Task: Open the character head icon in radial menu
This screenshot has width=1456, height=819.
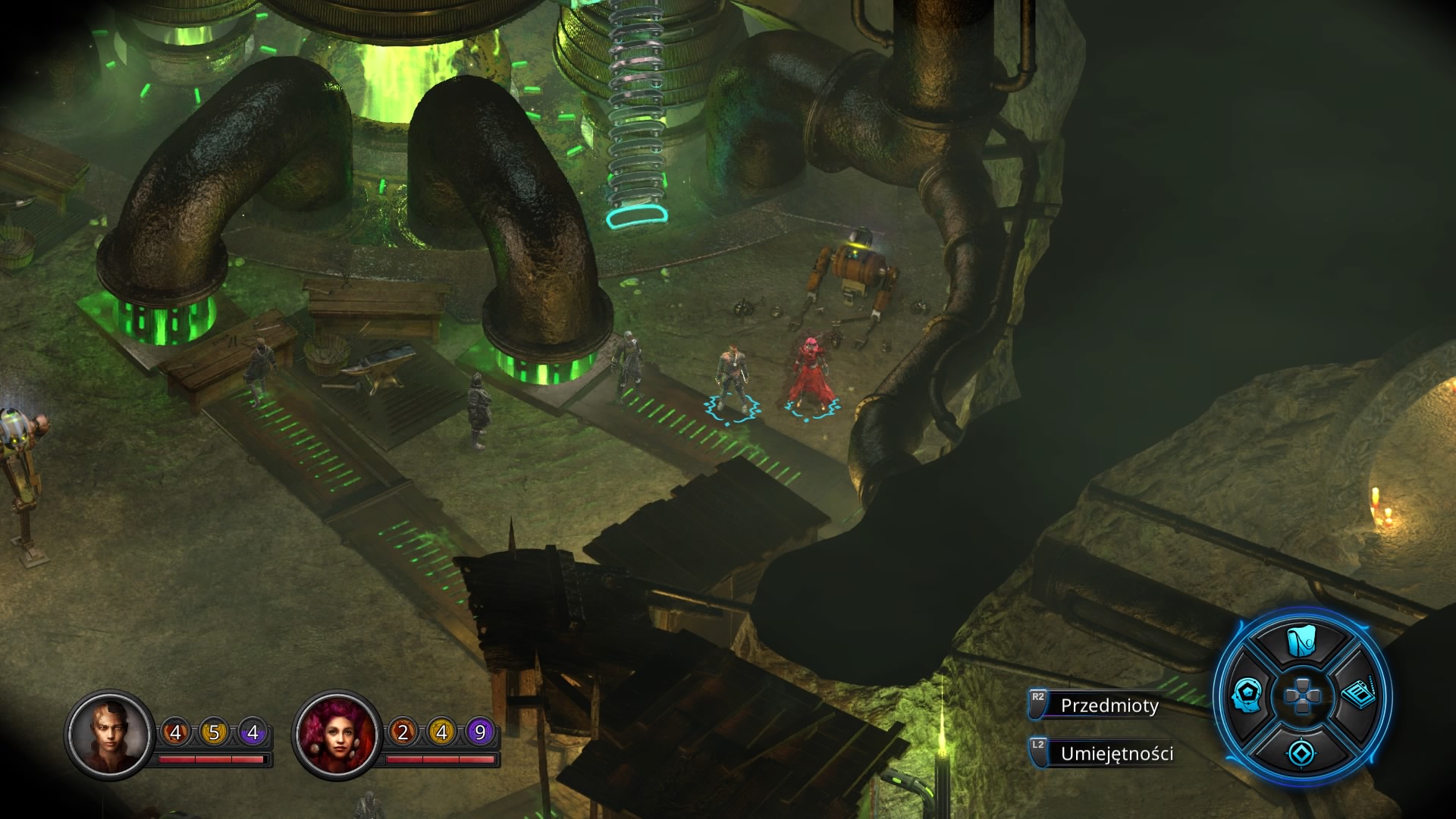Action: click(1247, 695)
